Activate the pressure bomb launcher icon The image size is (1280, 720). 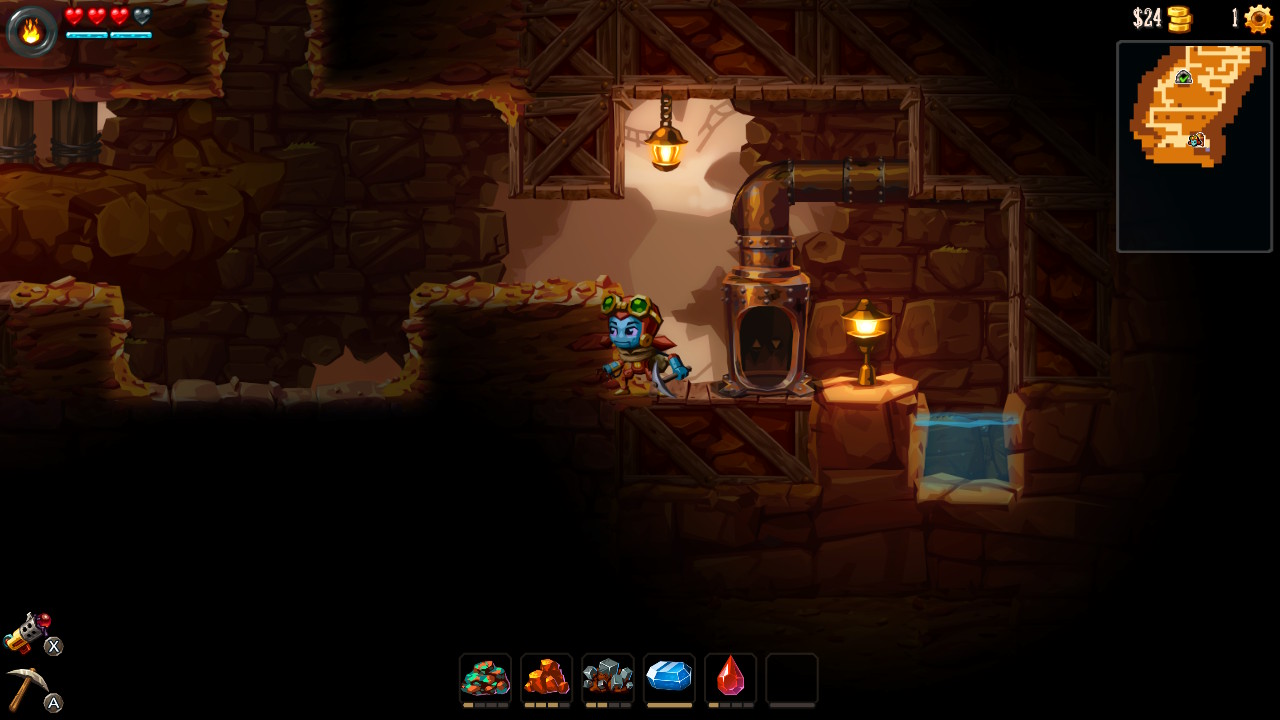pos(27,632)
